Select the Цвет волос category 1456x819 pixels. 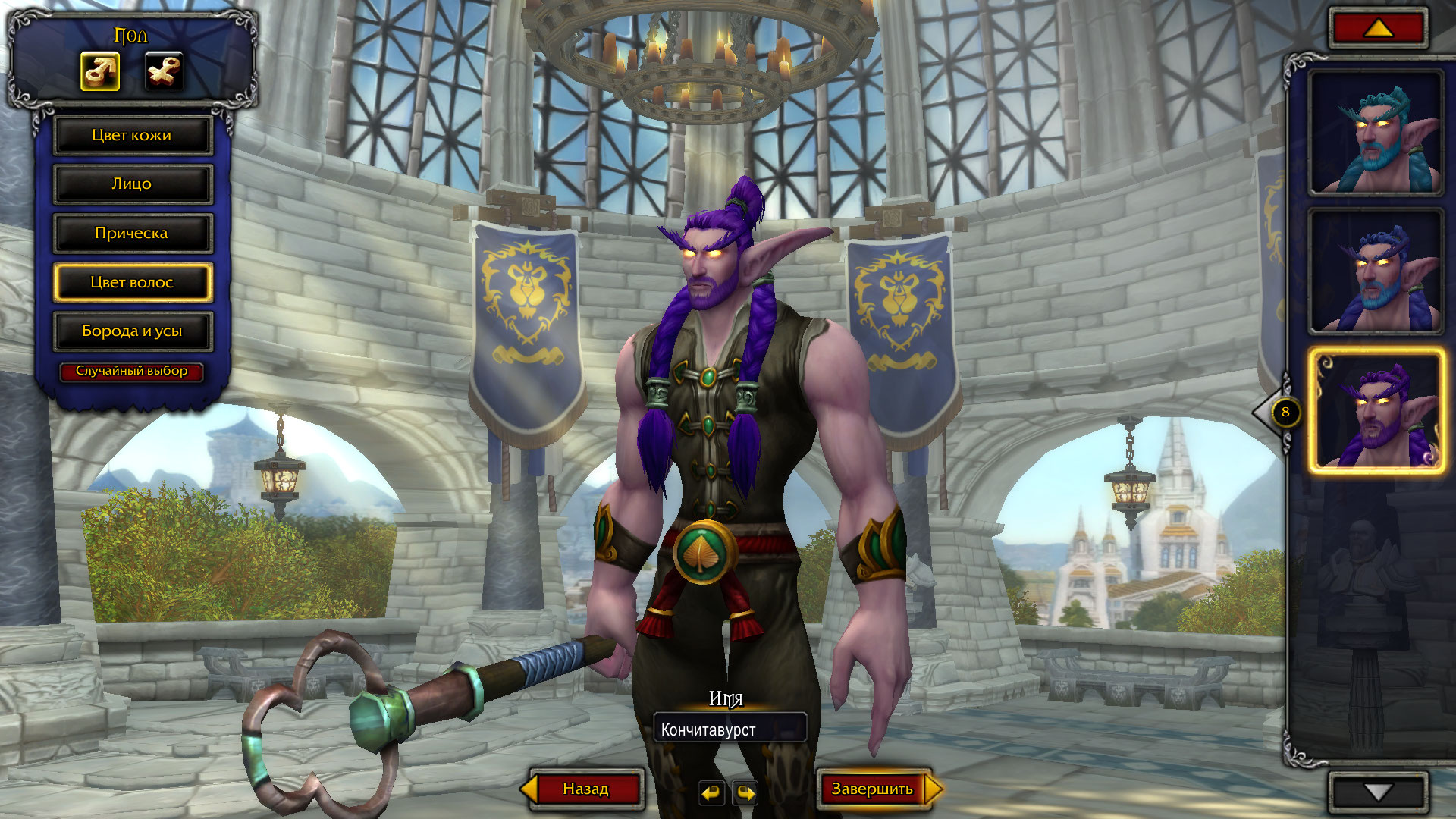tap(132, 282)
